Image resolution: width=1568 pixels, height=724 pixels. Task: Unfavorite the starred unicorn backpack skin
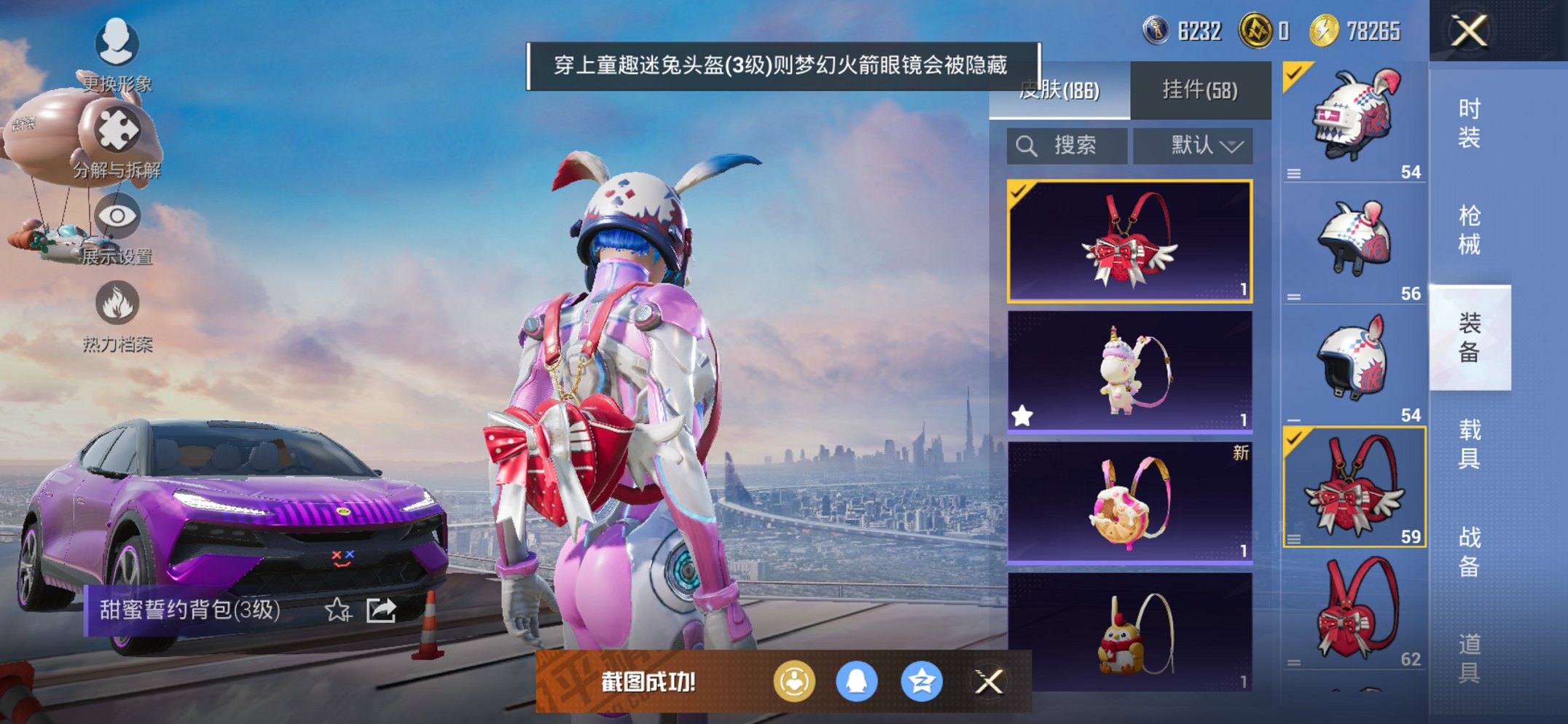coord(1023,414)
